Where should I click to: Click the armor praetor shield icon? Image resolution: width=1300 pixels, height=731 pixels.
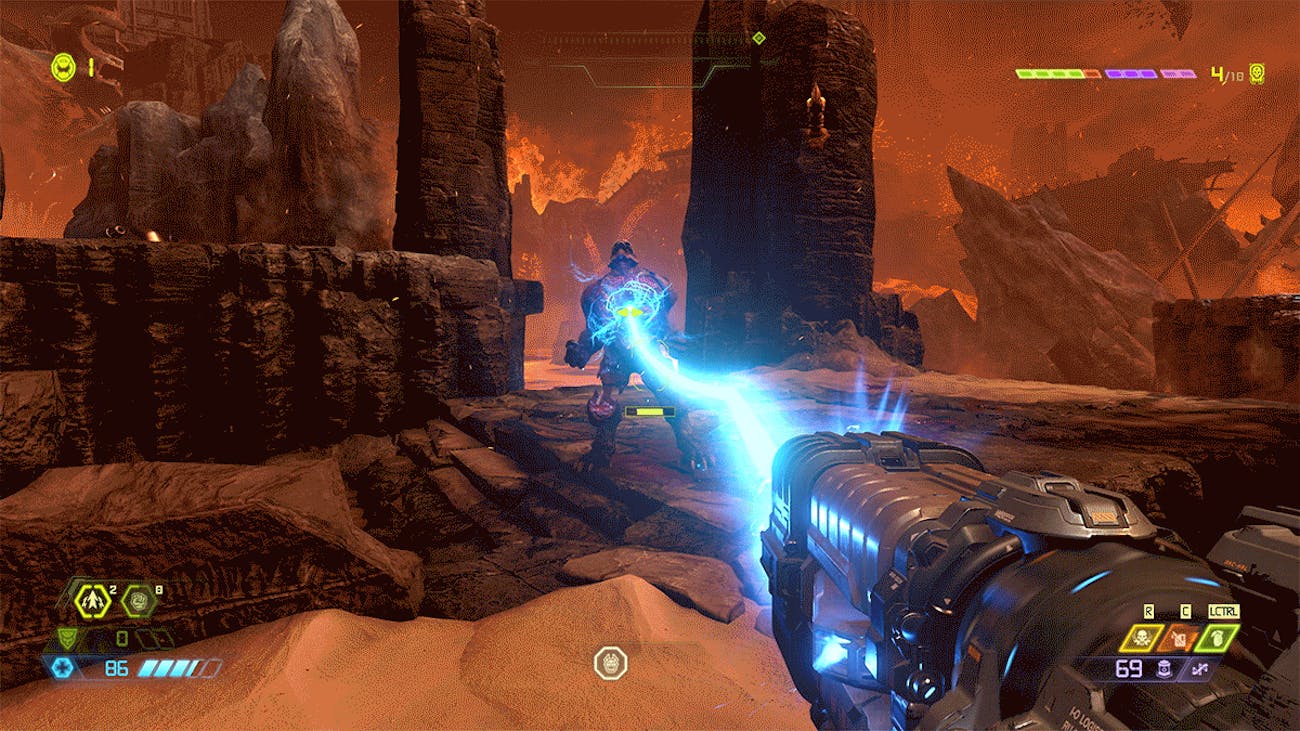(68, 638)
